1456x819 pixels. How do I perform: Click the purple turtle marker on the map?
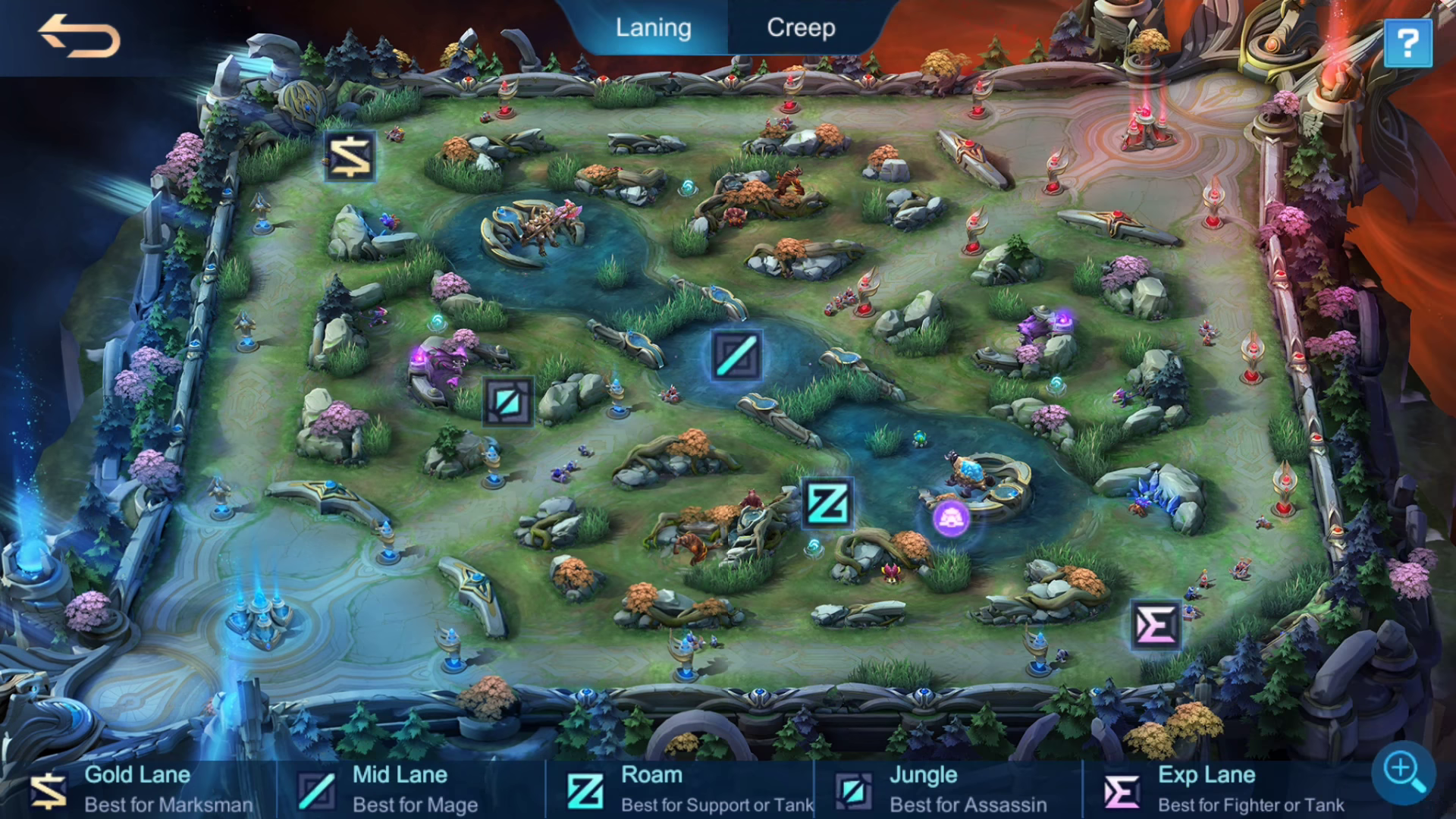click(950, 519)
